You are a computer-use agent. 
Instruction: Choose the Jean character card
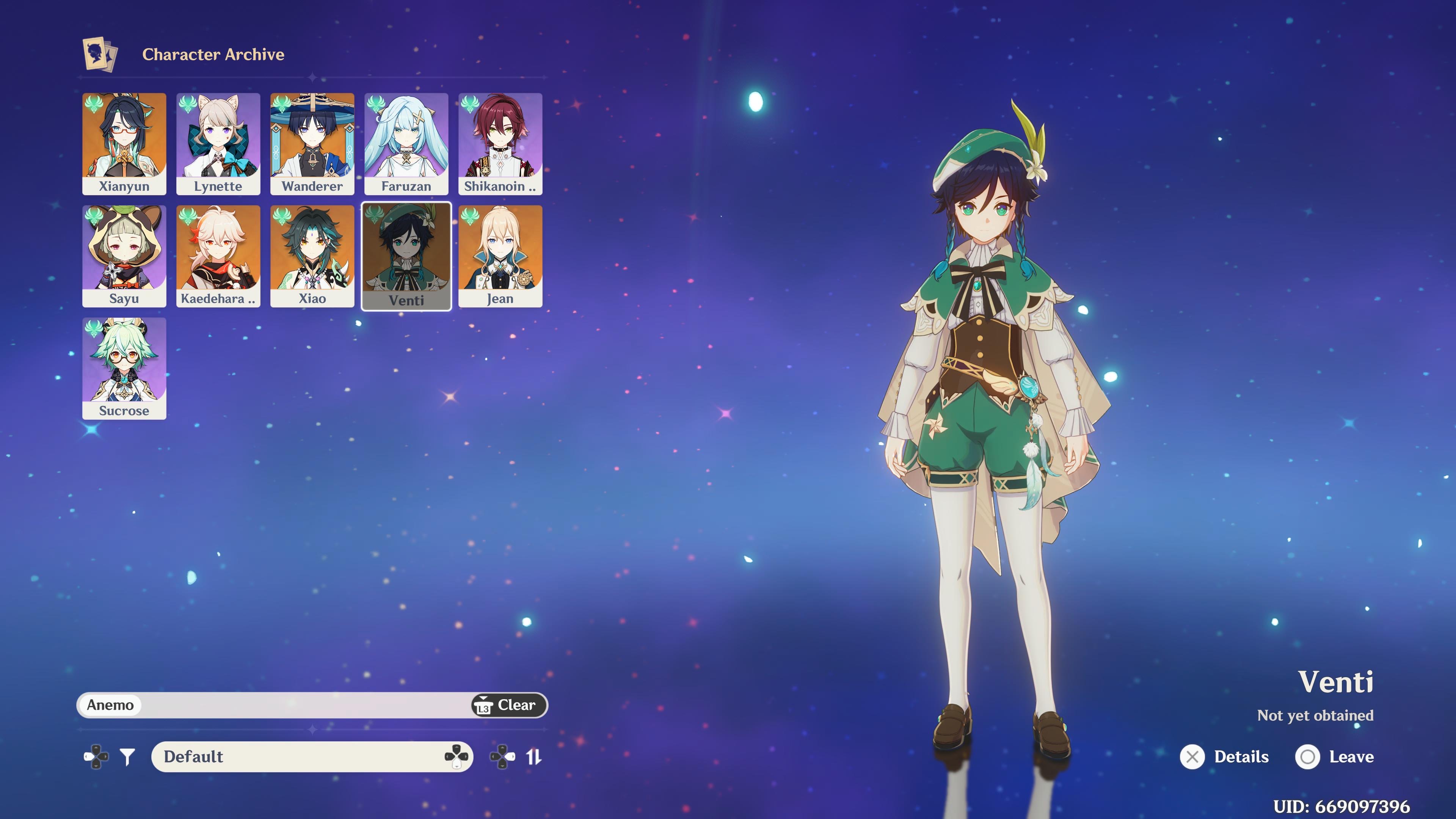pos(500,256)
